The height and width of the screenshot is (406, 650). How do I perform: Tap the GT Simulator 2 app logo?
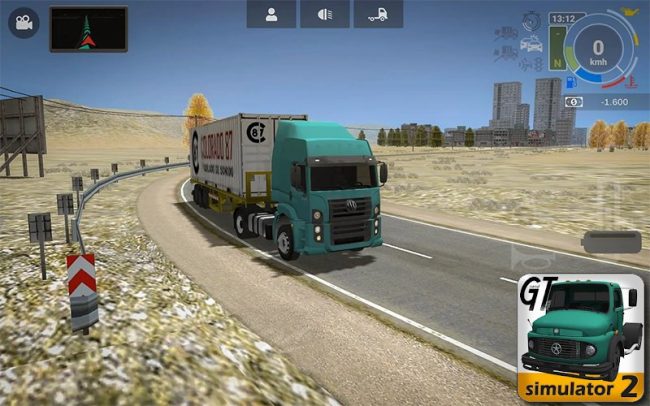[x=581, y=339]
